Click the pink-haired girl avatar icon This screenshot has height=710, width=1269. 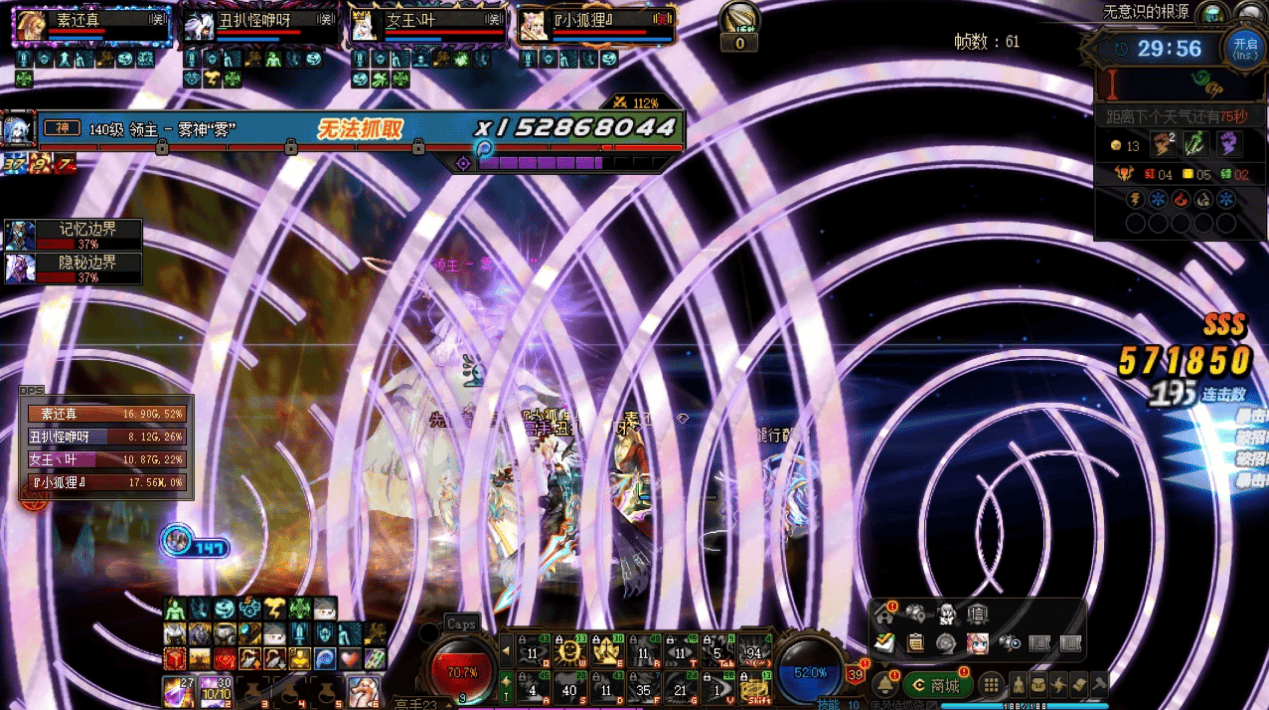pyautogui.click(x=977, y=642)
